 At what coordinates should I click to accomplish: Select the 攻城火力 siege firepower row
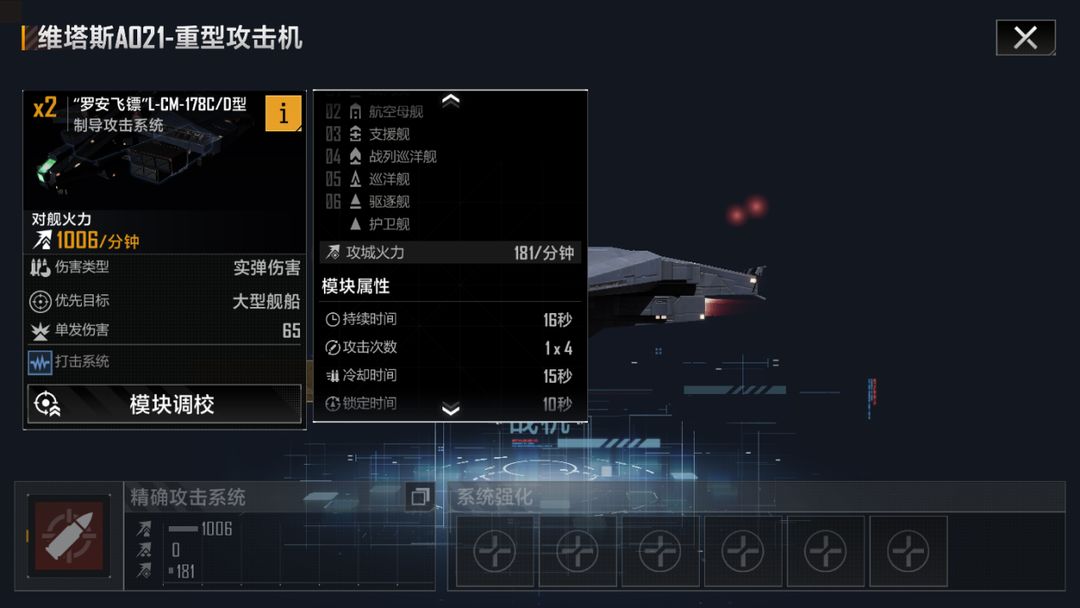pos(450,253)
